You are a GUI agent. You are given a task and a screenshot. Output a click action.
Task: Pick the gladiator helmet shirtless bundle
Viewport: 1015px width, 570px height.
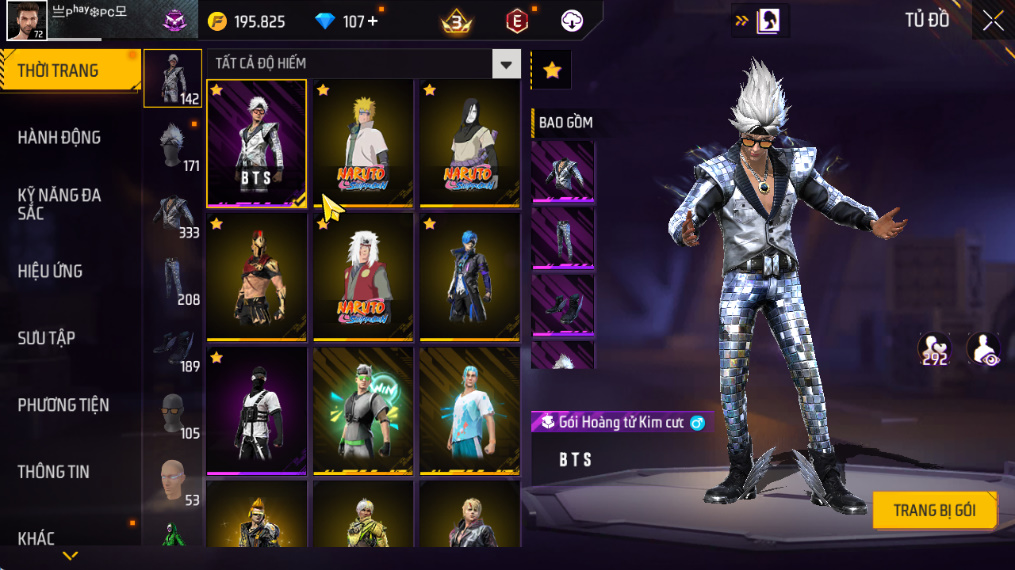(x=256, y=276)
